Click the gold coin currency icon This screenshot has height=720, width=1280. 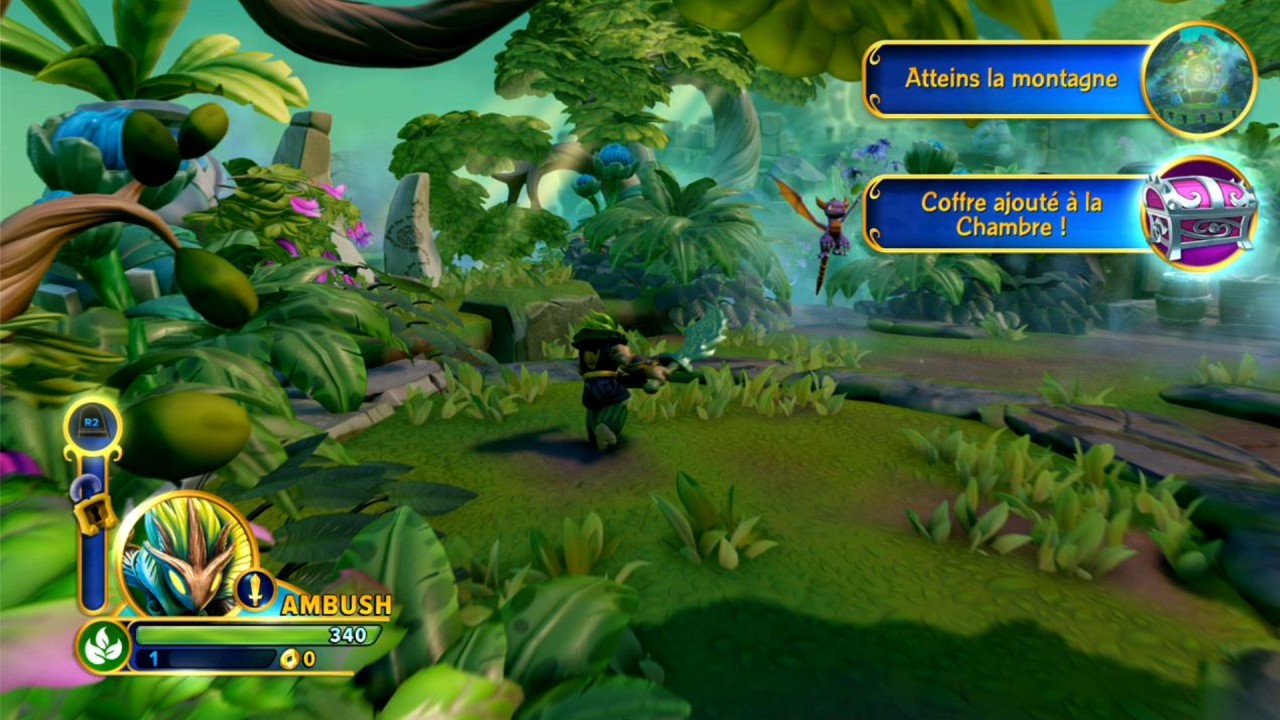pyautogui.click(x=291, y=659)
